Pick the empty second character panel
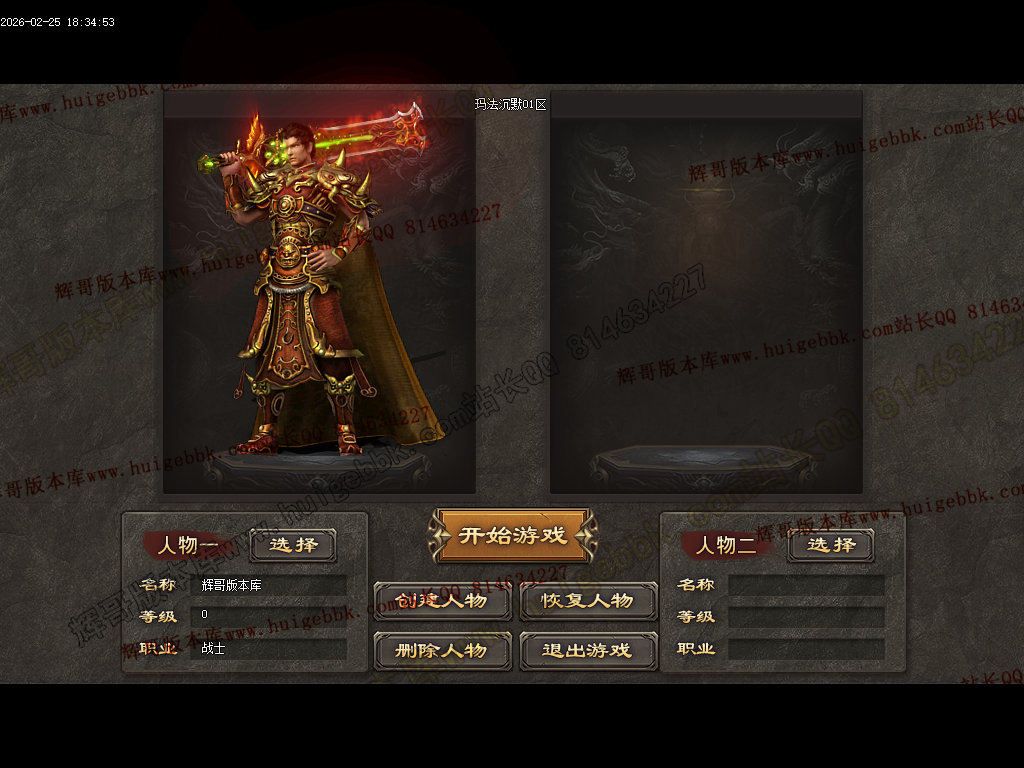 point(706,293)
